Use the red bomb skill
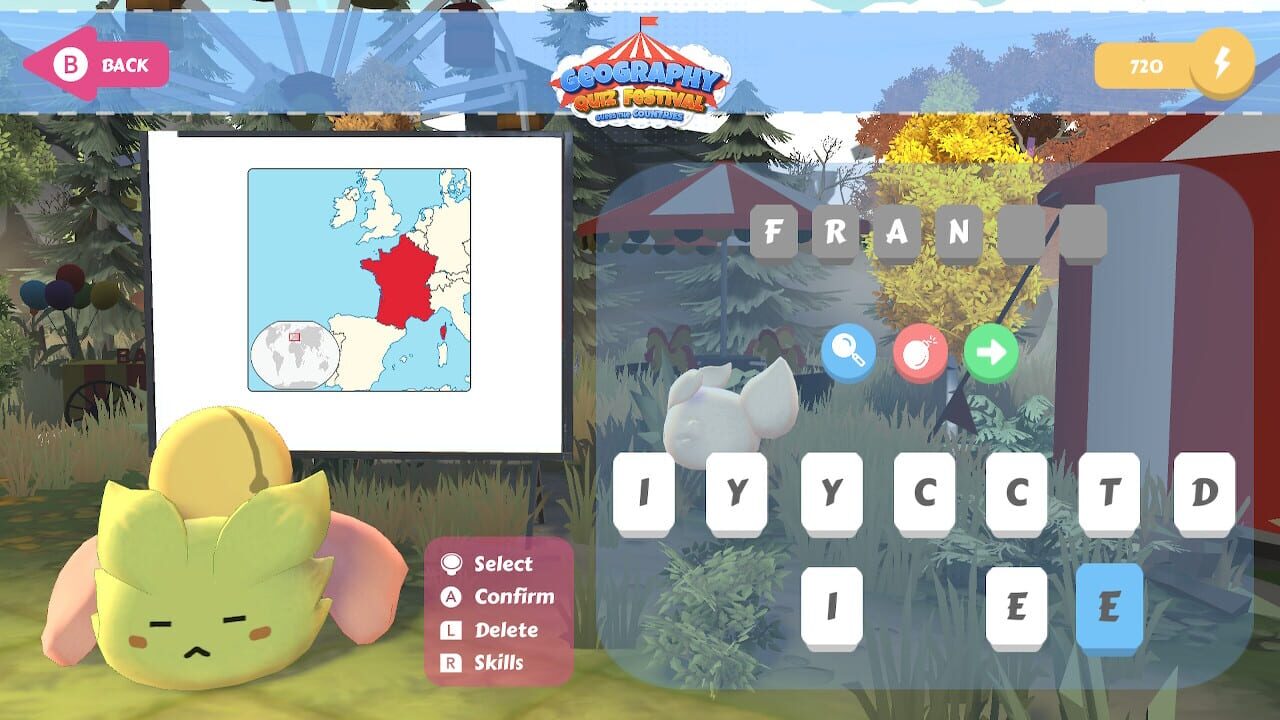 coord(921,353)
